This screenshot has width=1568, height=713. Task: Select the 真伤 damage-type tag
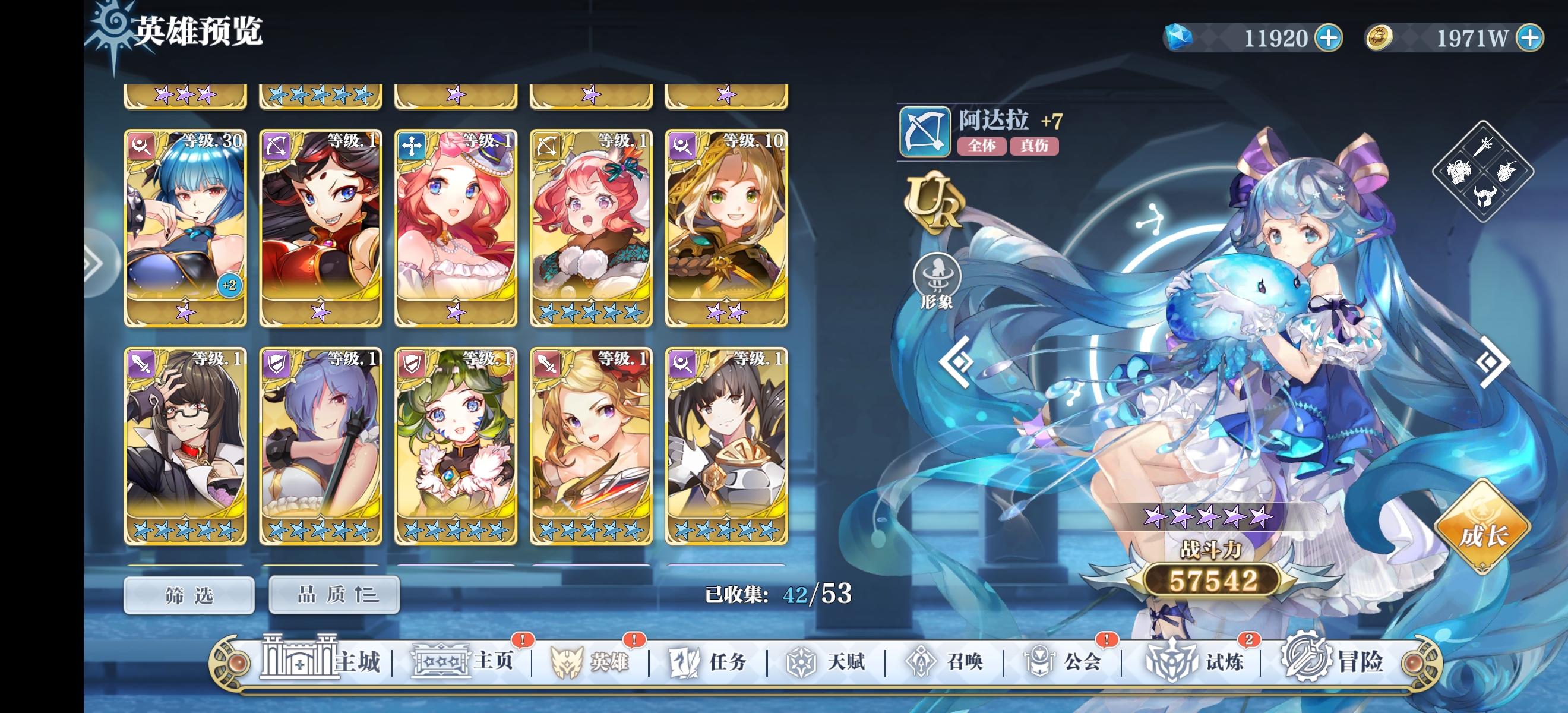click(1035, 147)
